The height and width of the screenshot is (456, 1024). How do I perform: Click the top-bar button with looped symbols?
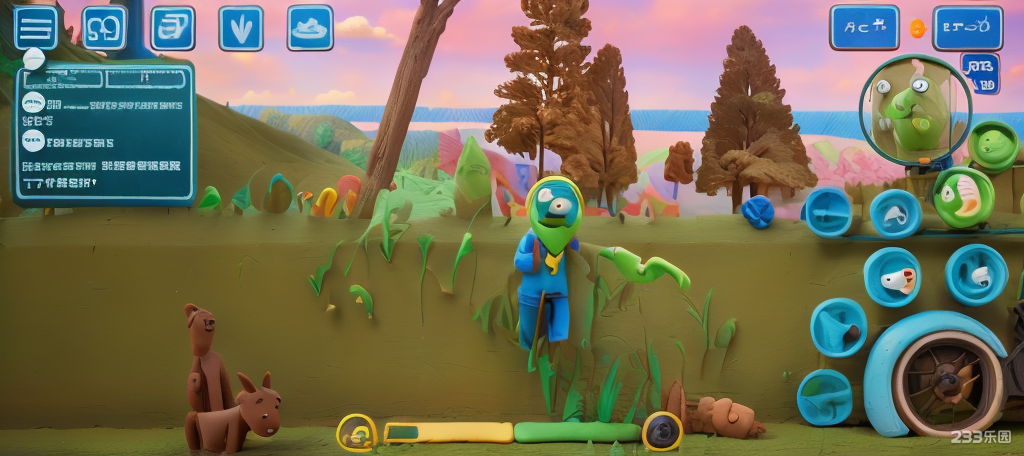104,27
